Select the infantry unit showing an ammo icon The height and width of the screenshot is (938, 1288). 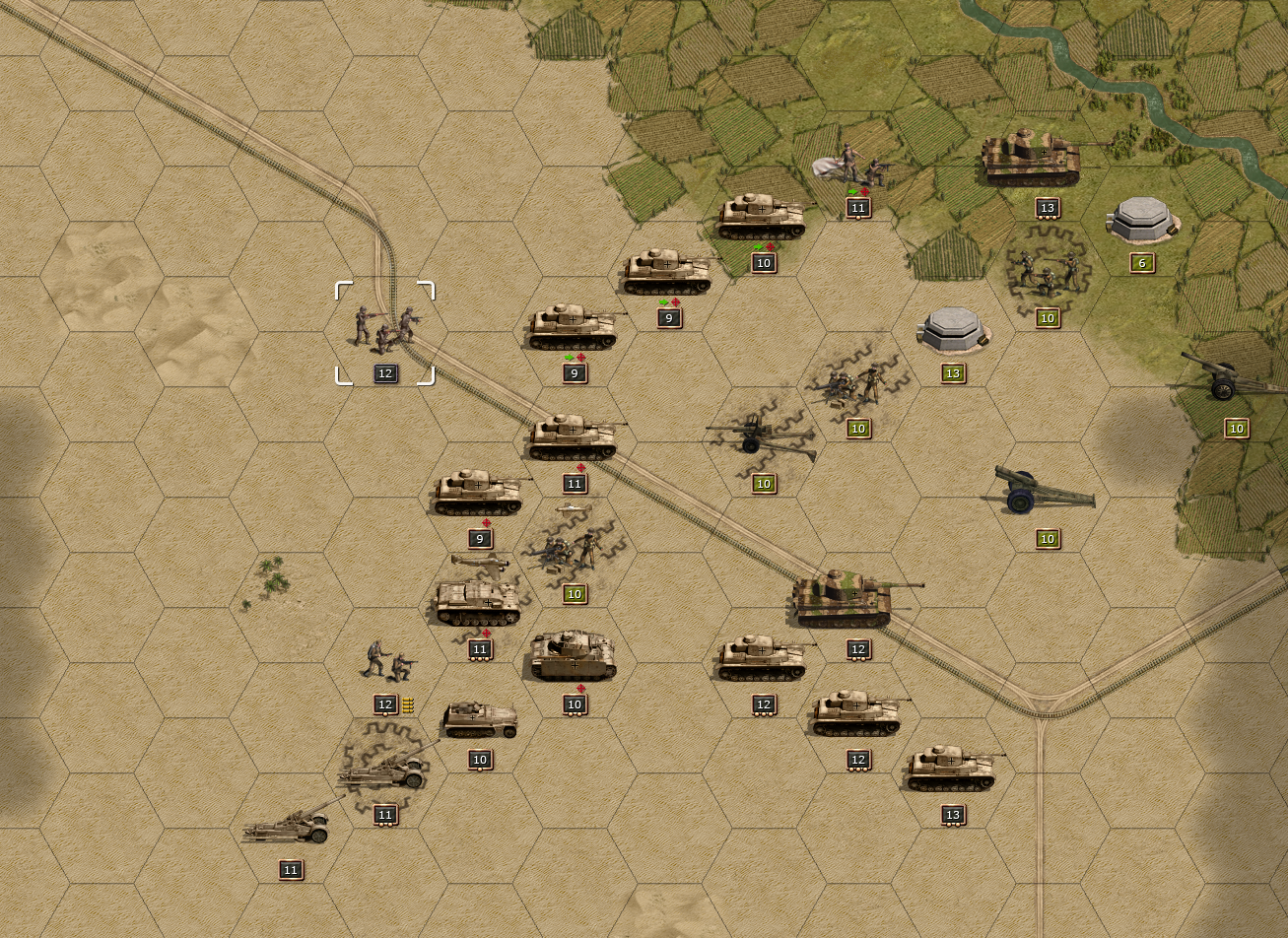(386, 663)
